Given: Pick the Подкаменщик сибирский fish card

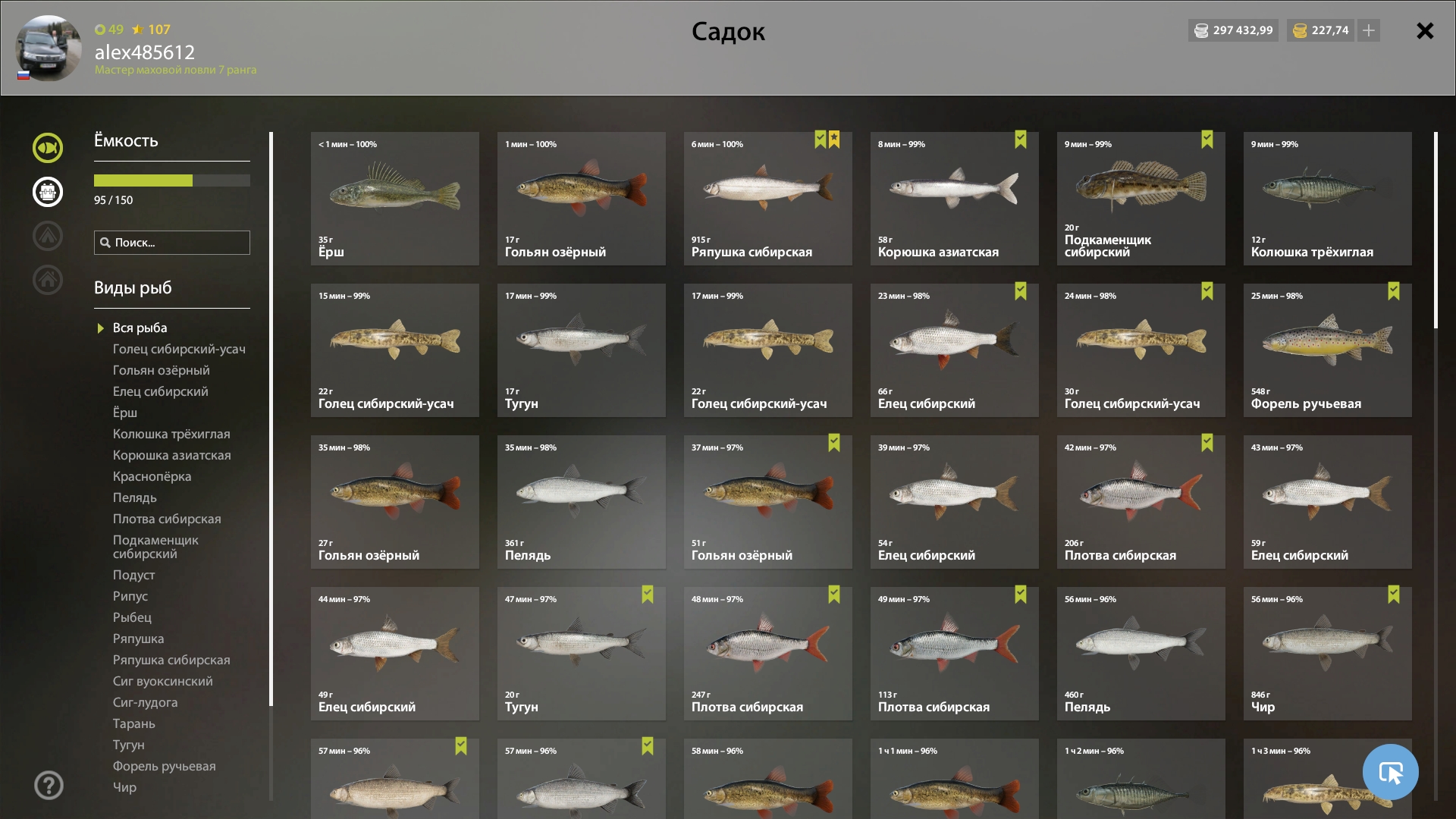Looking at the screenshot, I should pos(1141,199).
